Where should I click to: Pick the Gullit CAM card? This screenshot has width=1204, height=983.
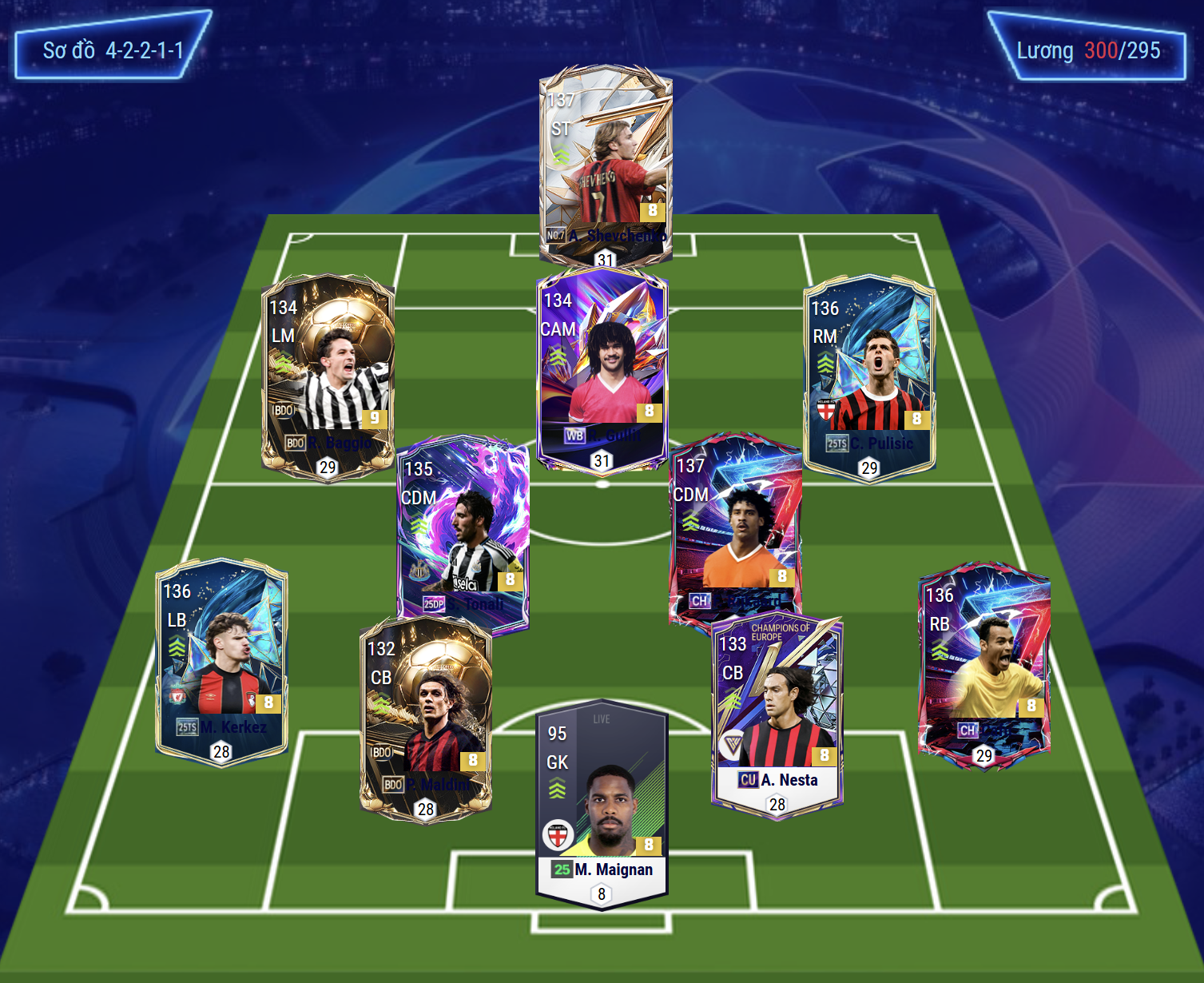[x=602, y=369]
